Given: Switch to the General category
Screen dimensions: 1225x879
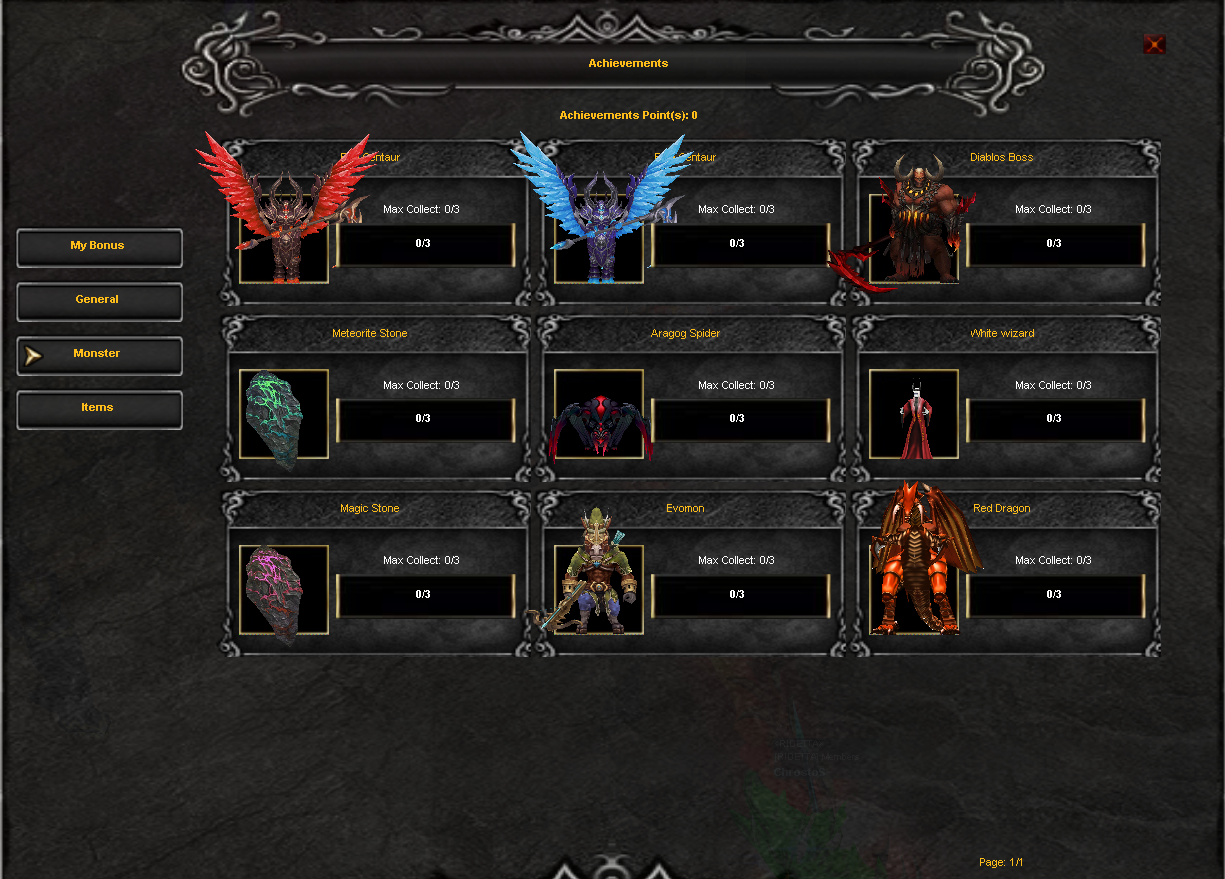Looking at the screenshot, I should pos(99,300).
